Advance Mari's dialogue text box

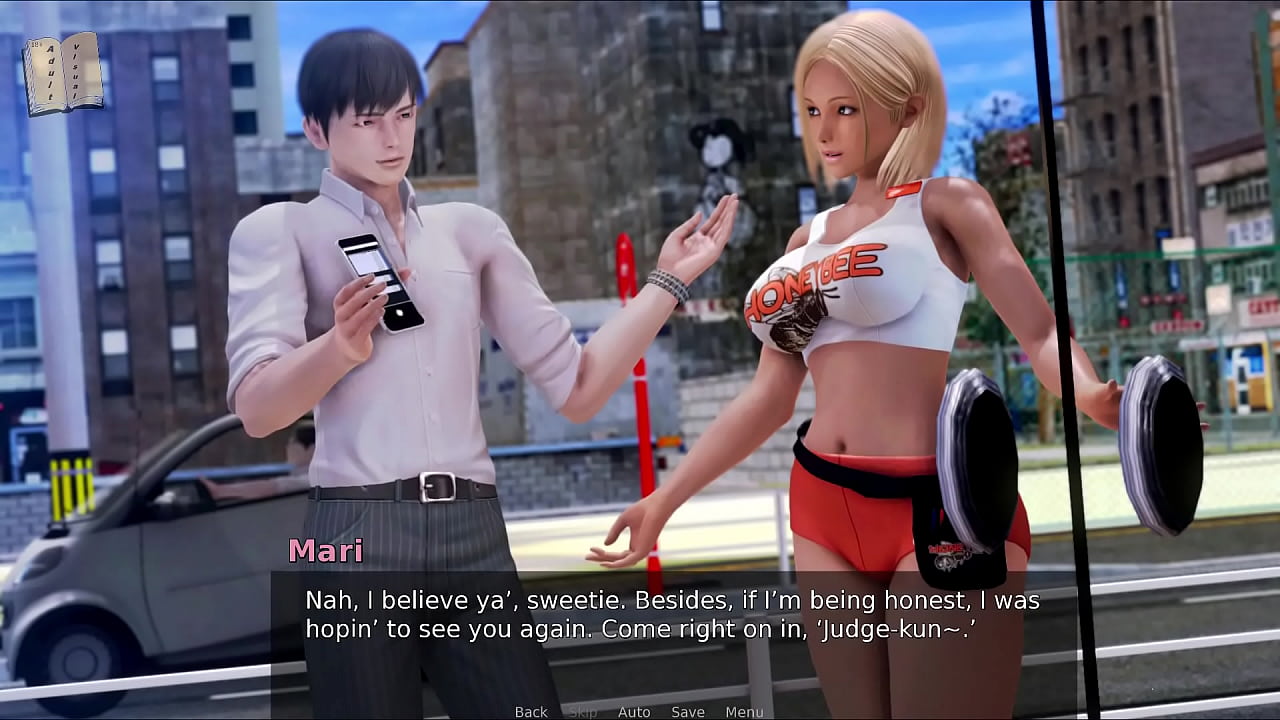tap(672, 615)
